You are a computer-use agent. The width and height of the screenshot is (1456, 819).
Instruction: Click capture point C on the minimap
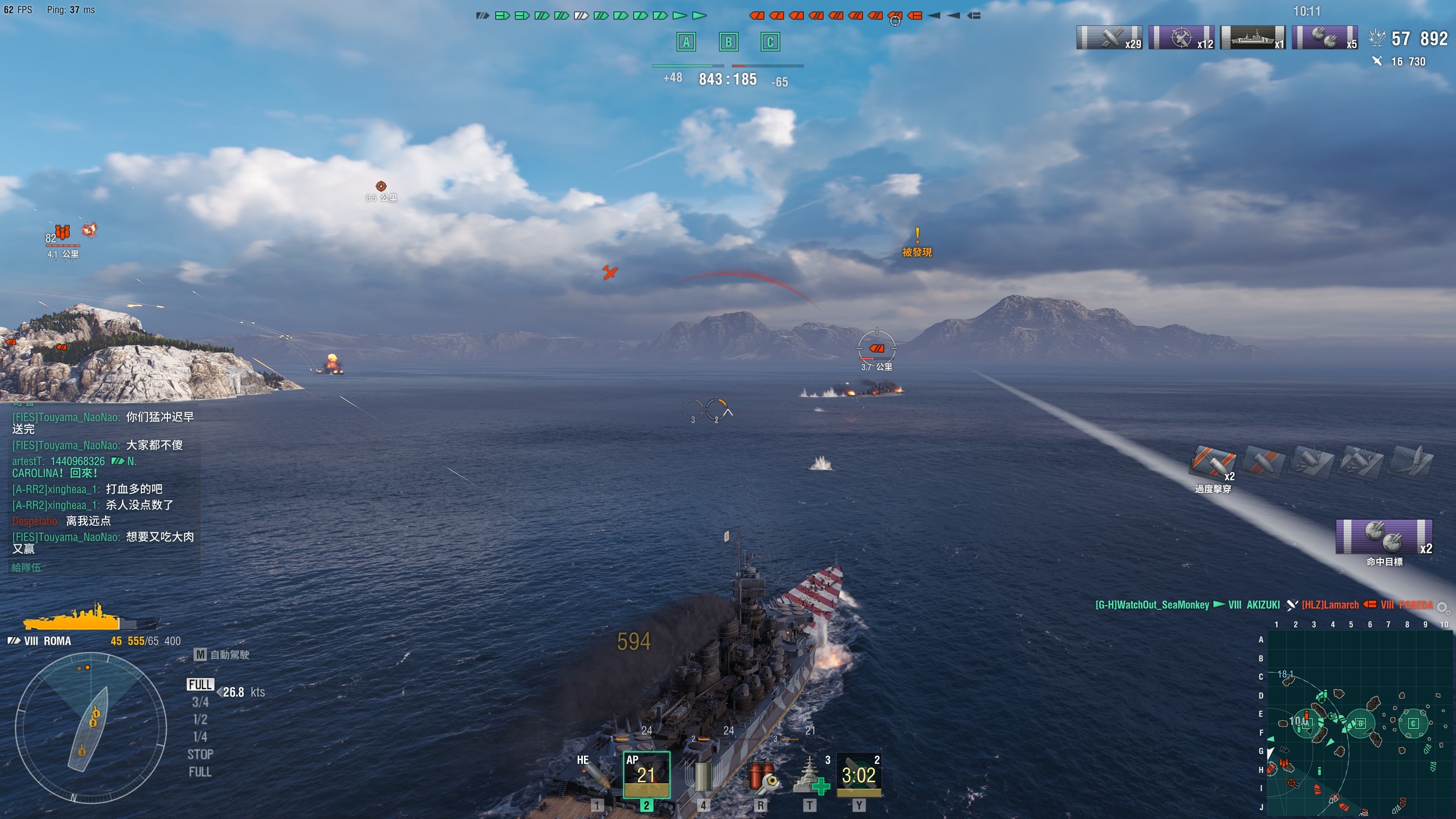(x=1413, y=723)
